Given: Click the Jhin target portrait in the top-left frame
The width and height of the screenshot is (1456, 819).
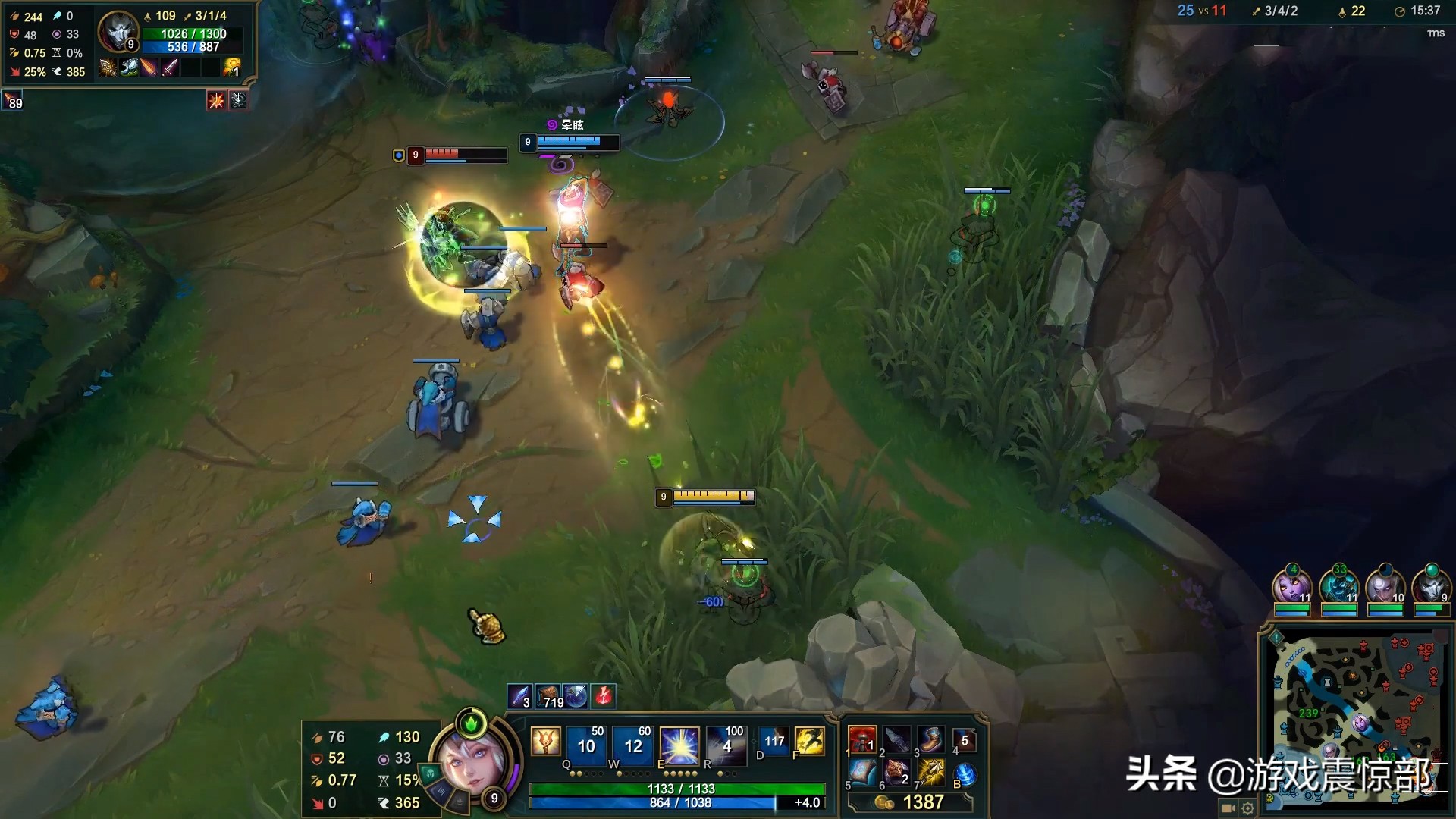Looking at the screenshot, I should [x=118, y=33].
